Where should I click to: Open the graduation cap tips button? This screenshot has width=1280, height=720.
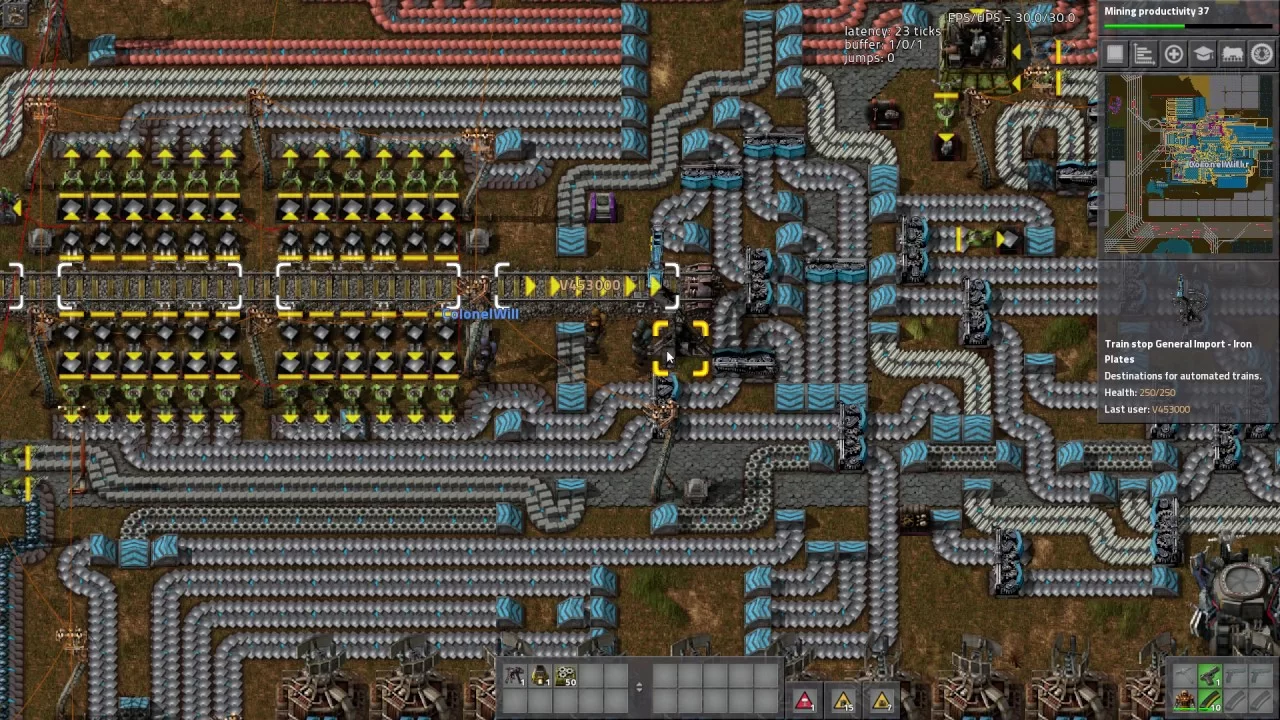(x=1203, y=55)
